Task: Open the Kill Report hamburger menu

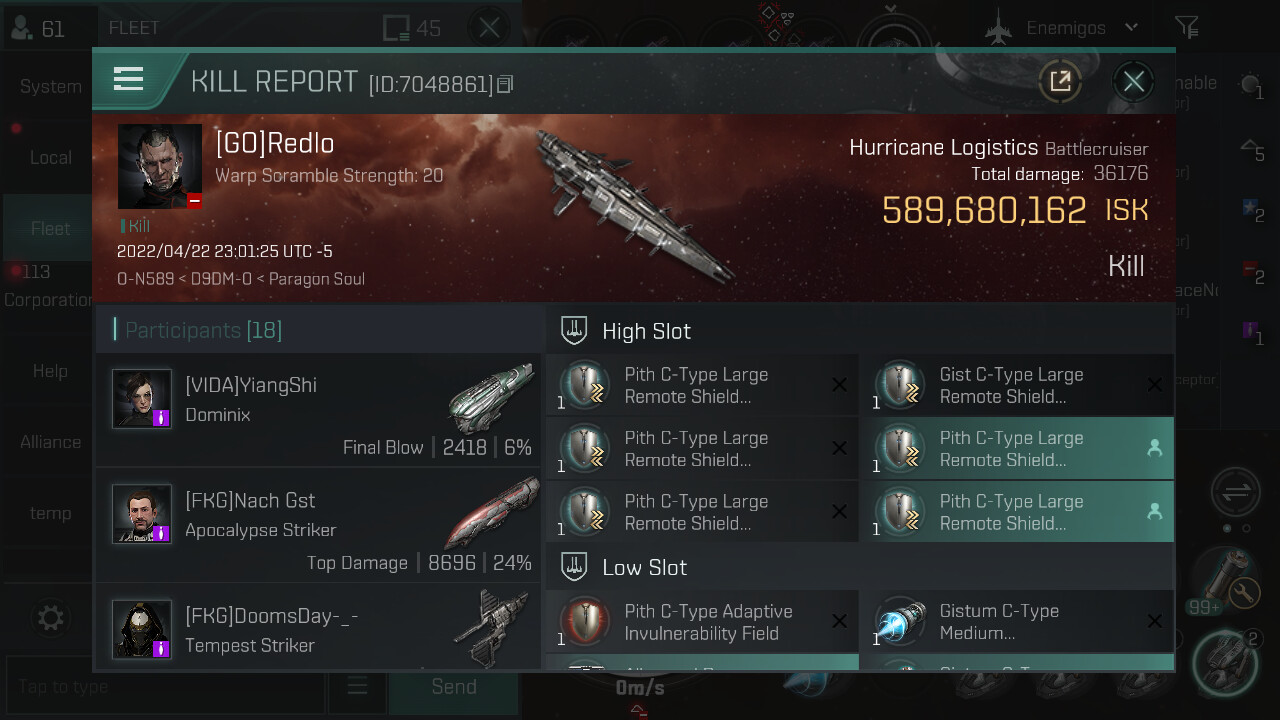Action: [x=129, y=79]
